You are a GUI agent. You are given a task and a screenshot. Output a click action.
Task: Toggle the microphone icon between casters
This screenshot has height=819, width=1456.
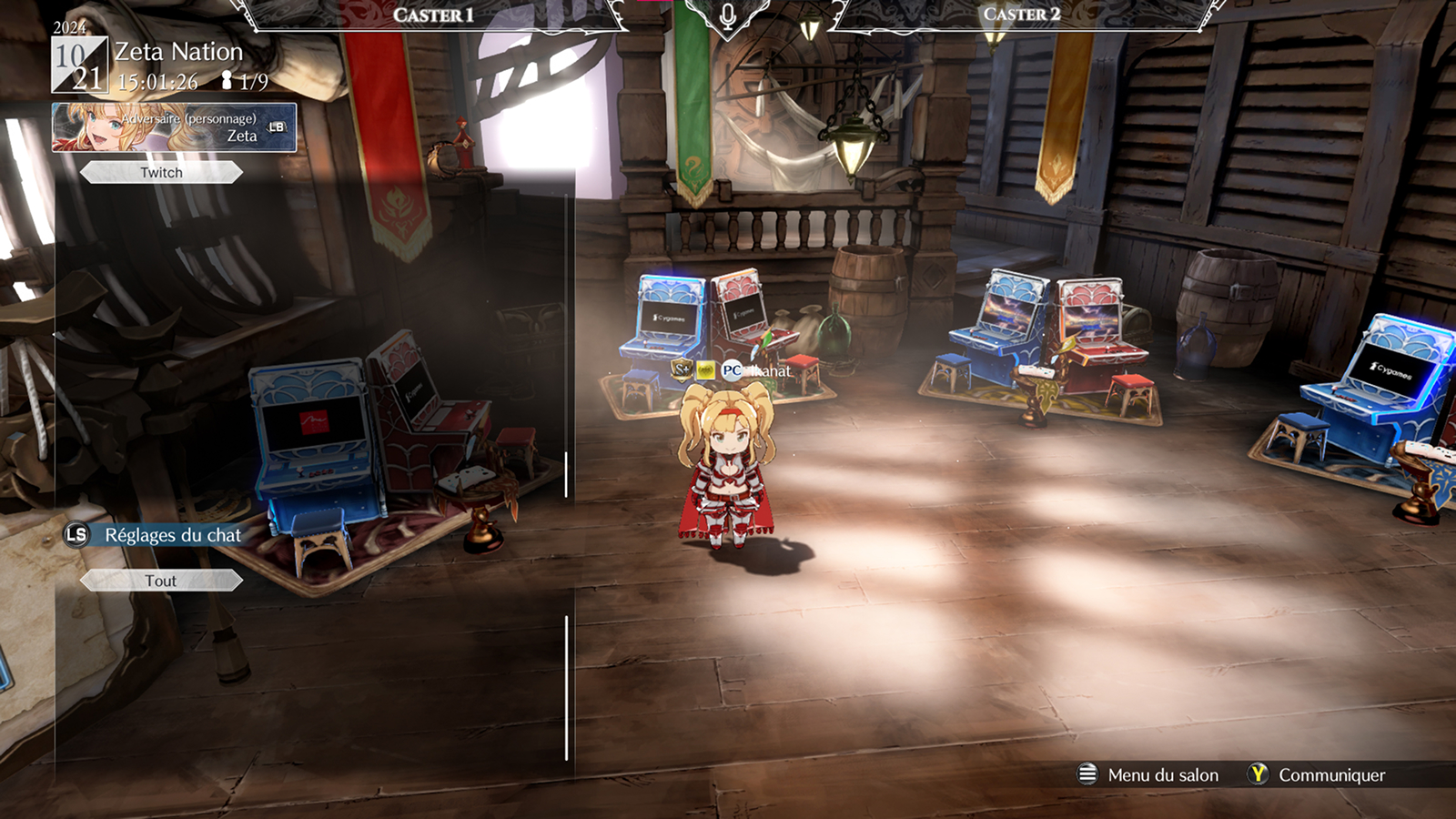click(x=727, y=17)
